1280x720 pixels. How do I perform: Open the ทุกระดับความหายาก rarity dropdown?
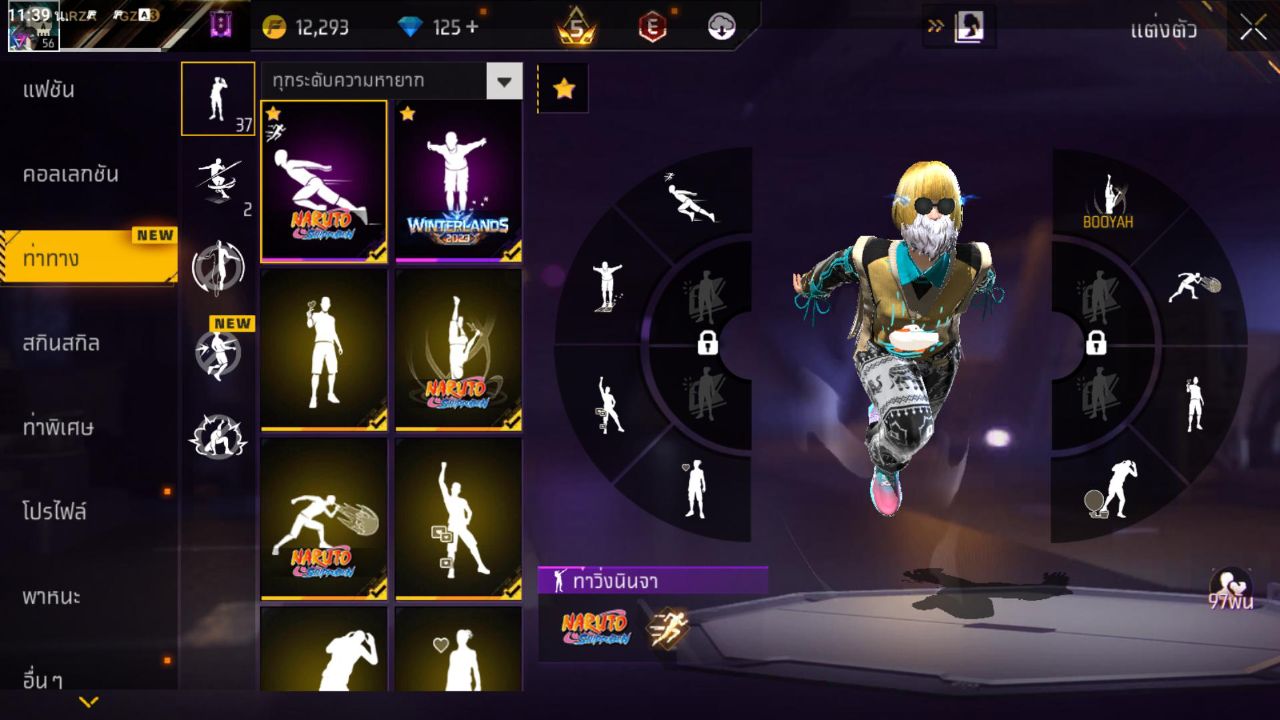click(392, 81)
